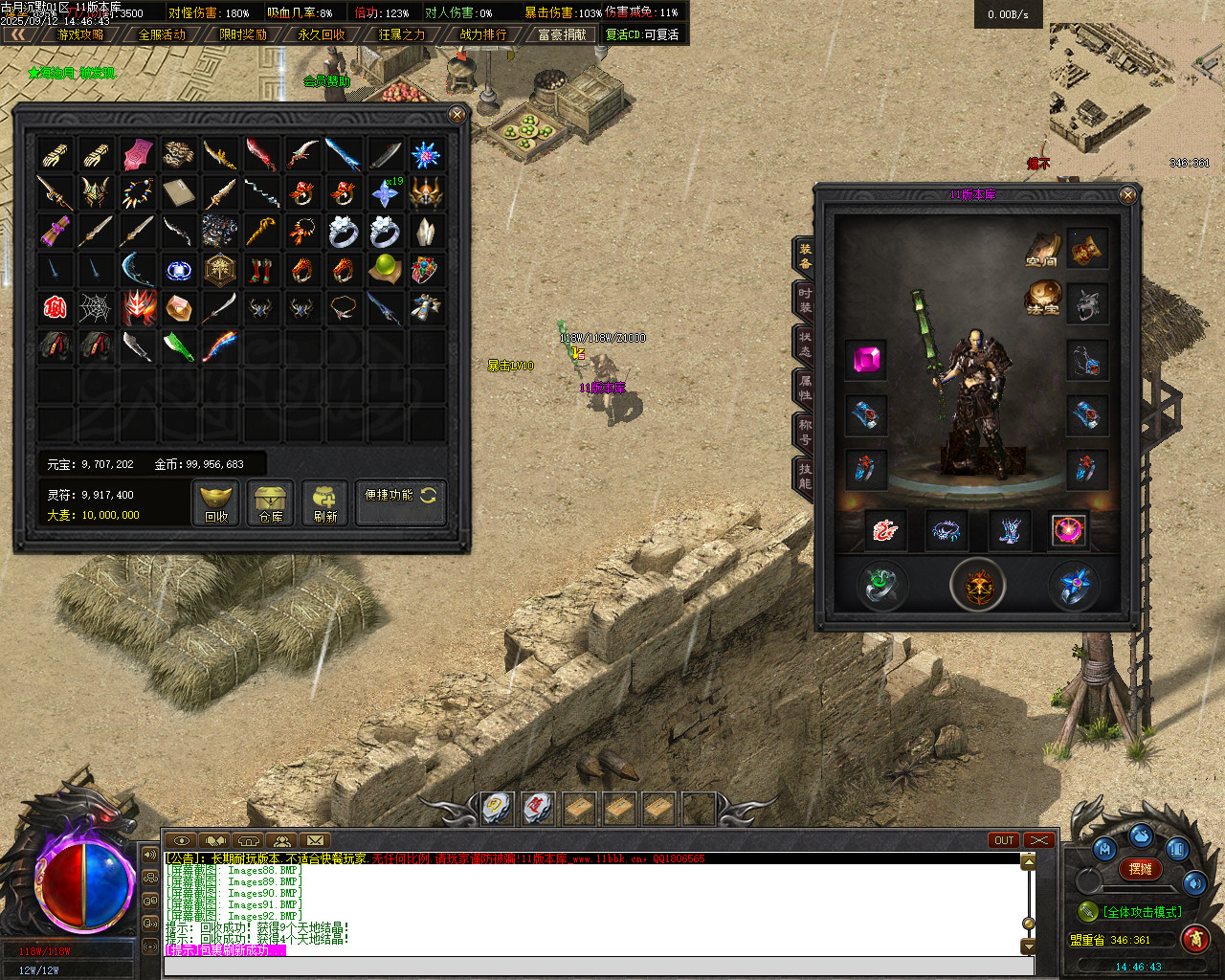The image size is (1225, 980).
Task: Select the red boots in inventory
Action: 260,269
